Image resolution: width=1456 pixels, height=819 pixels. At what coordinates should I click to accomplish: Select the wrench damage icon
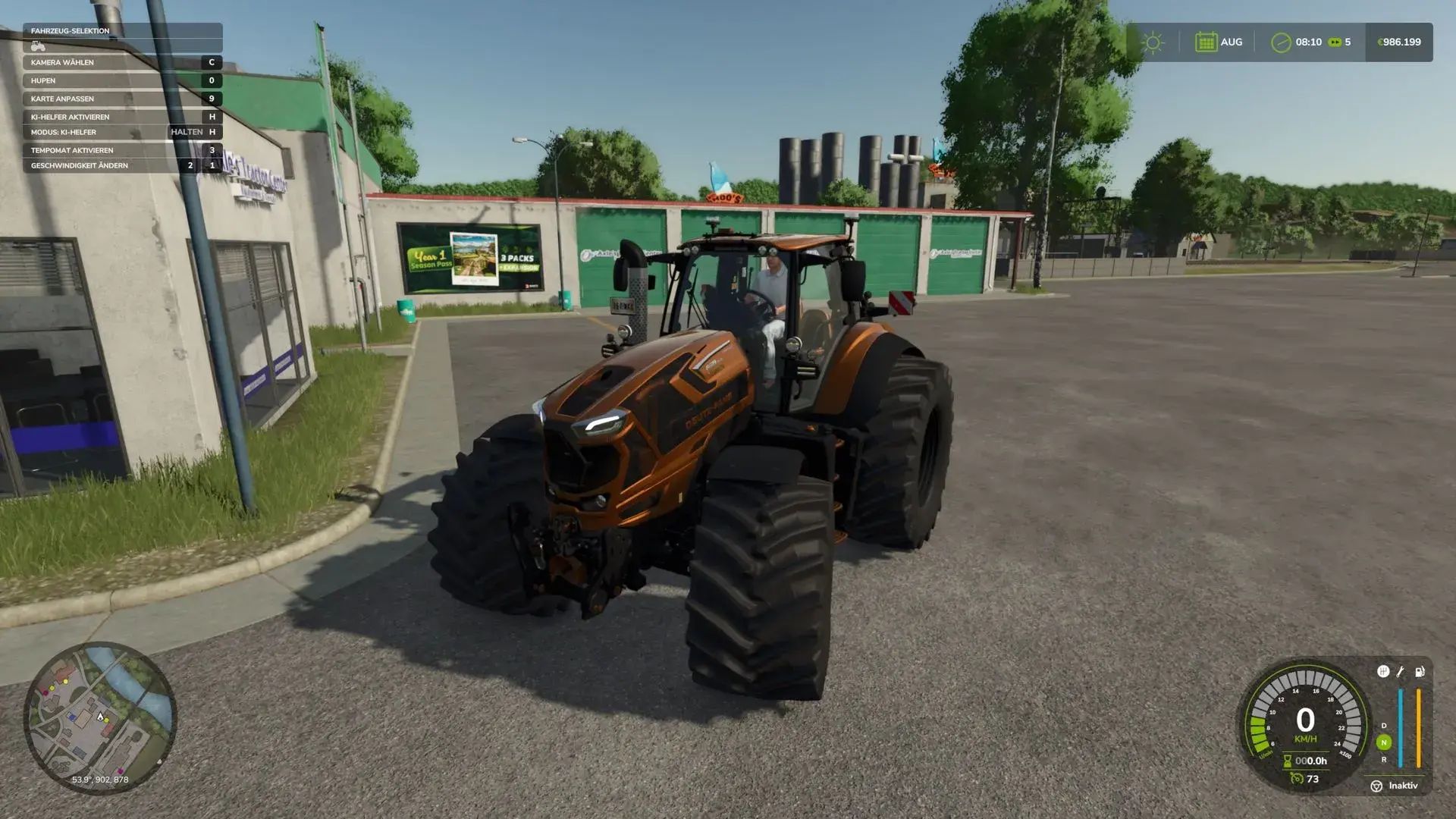click(x=1401, y=672)
